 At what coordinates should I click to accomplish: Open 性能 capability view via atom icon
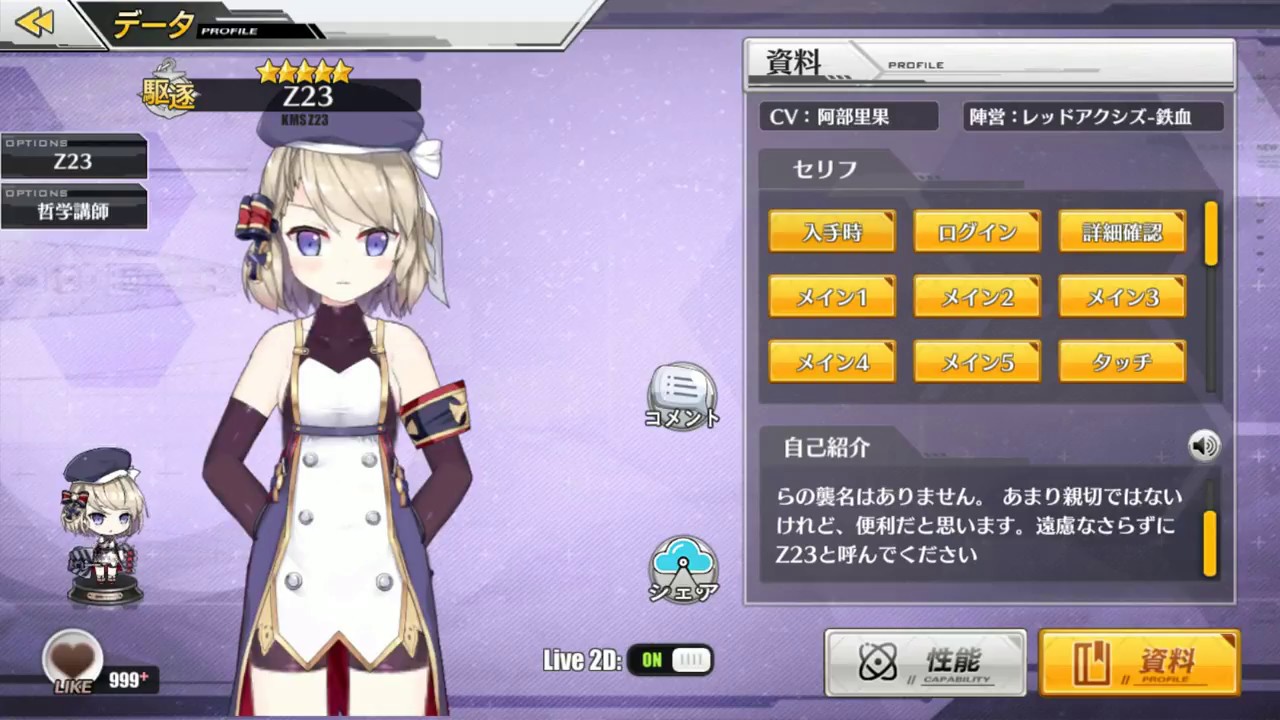(x=924, y=662)
